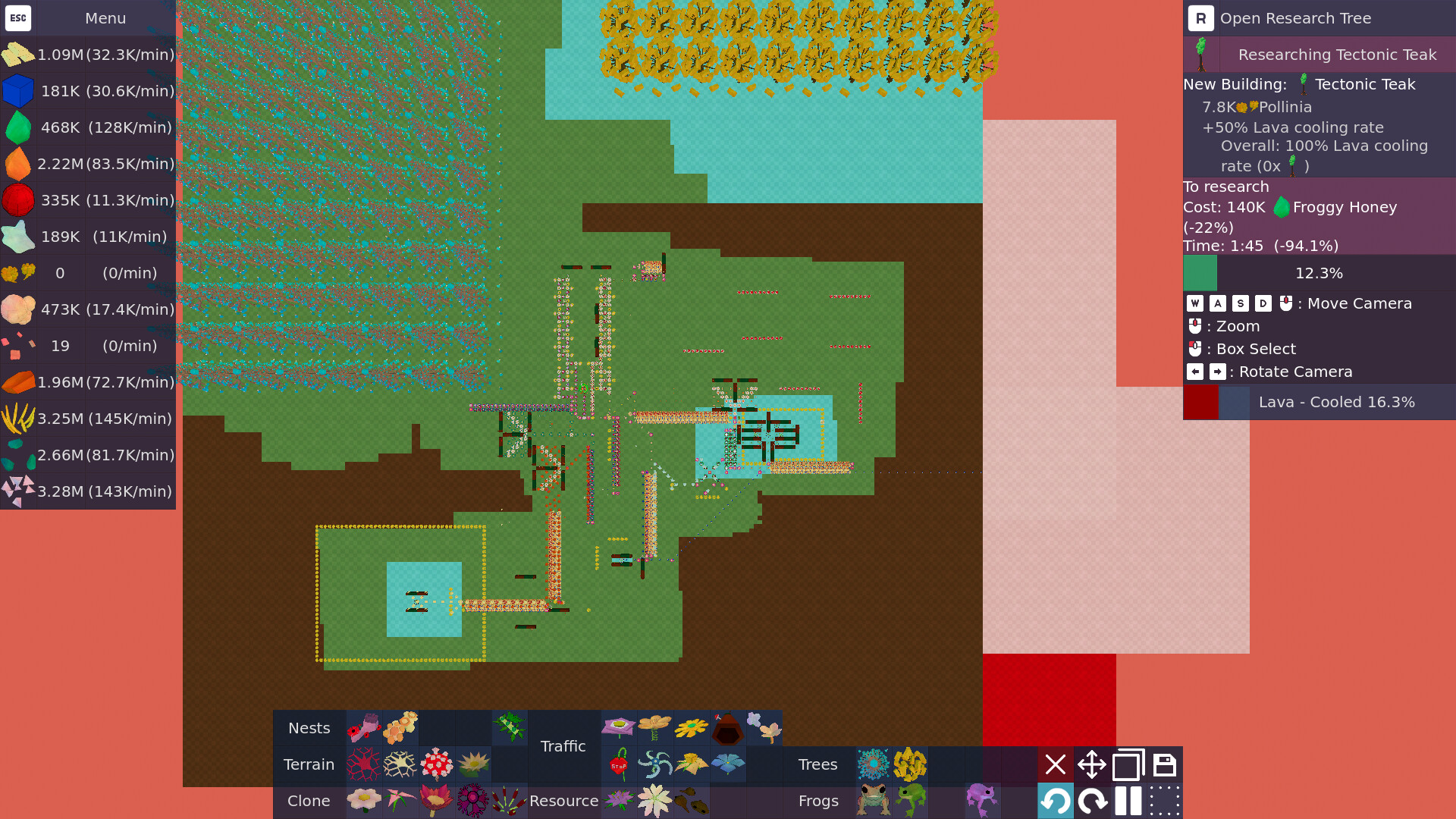Select the yellow daisy traffic flower
1456x819 pixels.
click(x=692, y=728)
